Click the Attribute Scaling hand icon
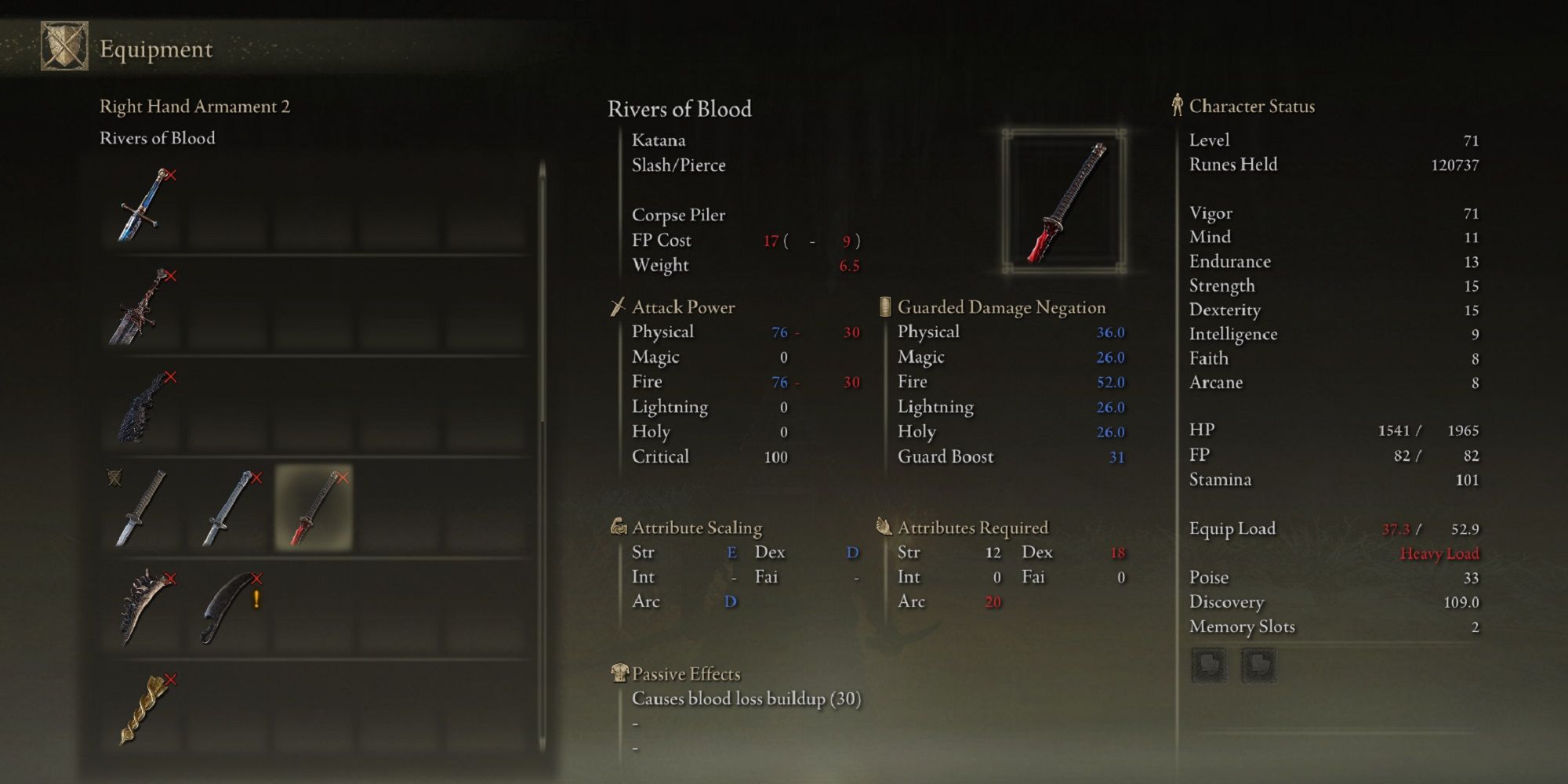1568x784 pixels. (x=619, y=527)
